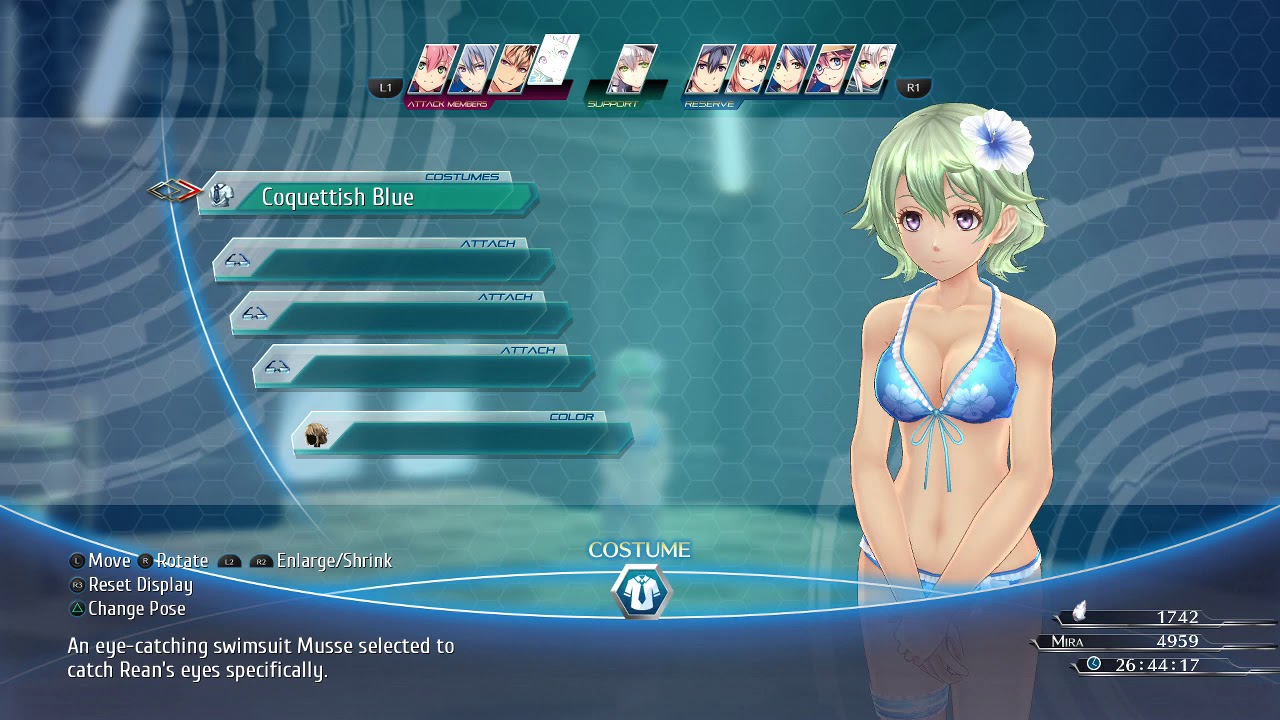
Task: Select the white-haired reserve member portrait
Action: click(871, 70)
